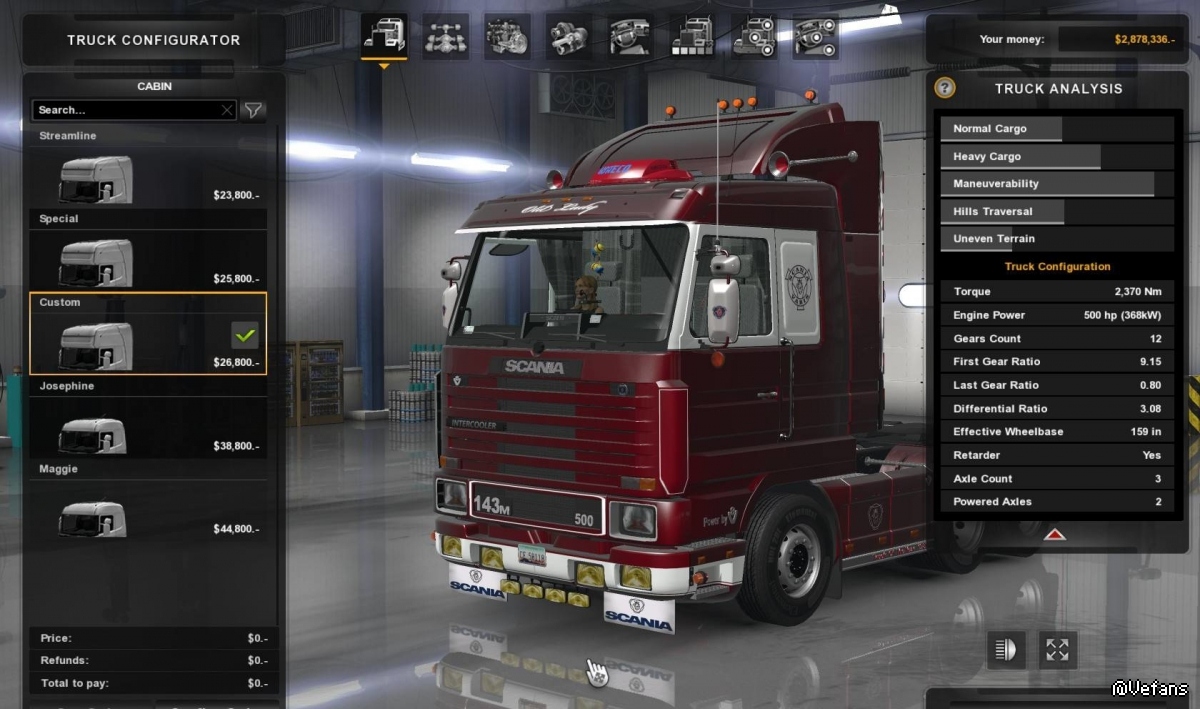This screenshot has height=709, width=1200.
Task: Open the engine category tab
Action: tap(508, 37)
